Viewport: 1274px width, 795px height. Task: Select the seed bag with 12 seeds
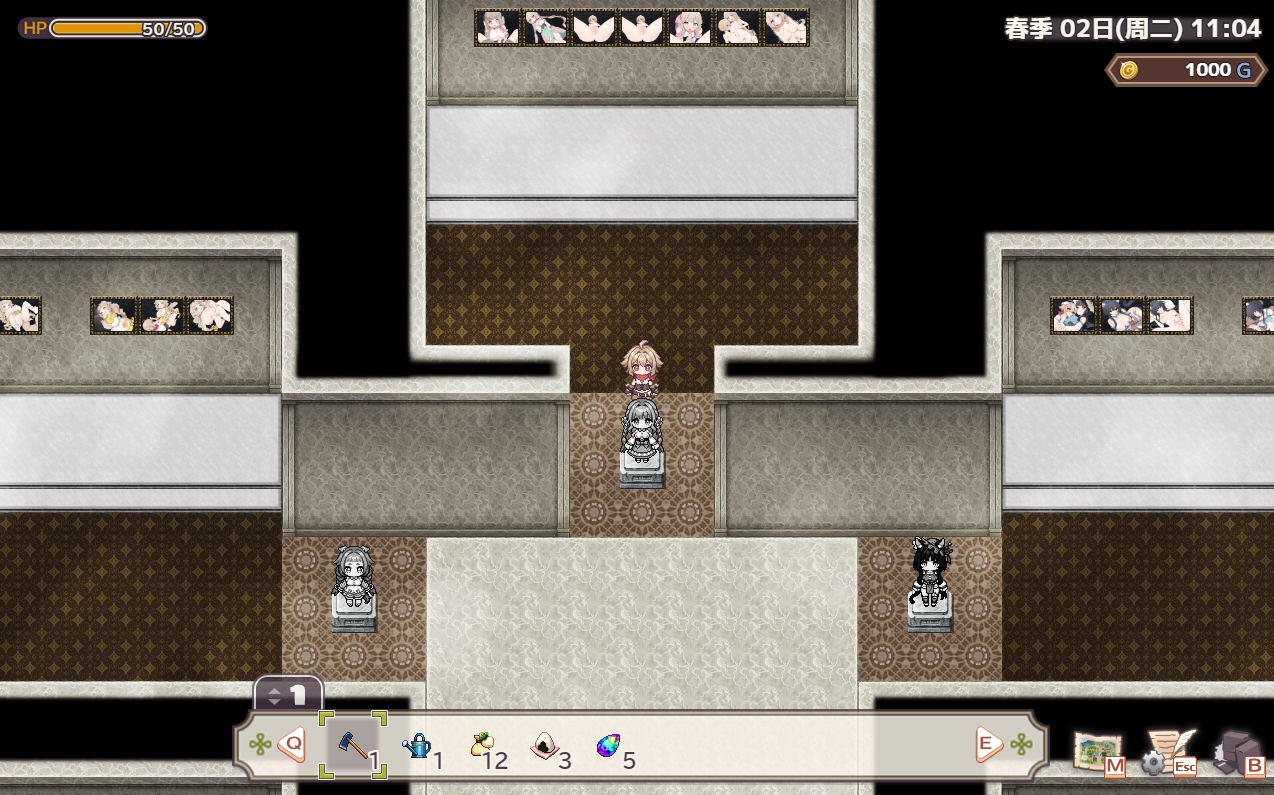[x=482, y=745]
